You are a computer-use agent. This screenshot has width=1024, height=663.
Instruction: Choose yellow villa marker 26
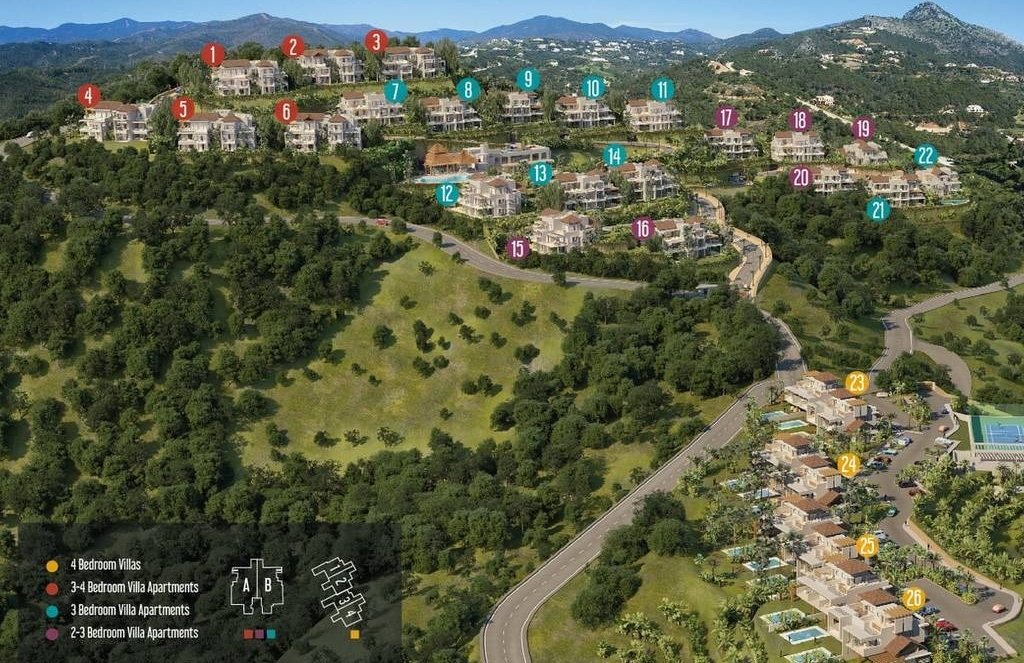tap(913, 598)
